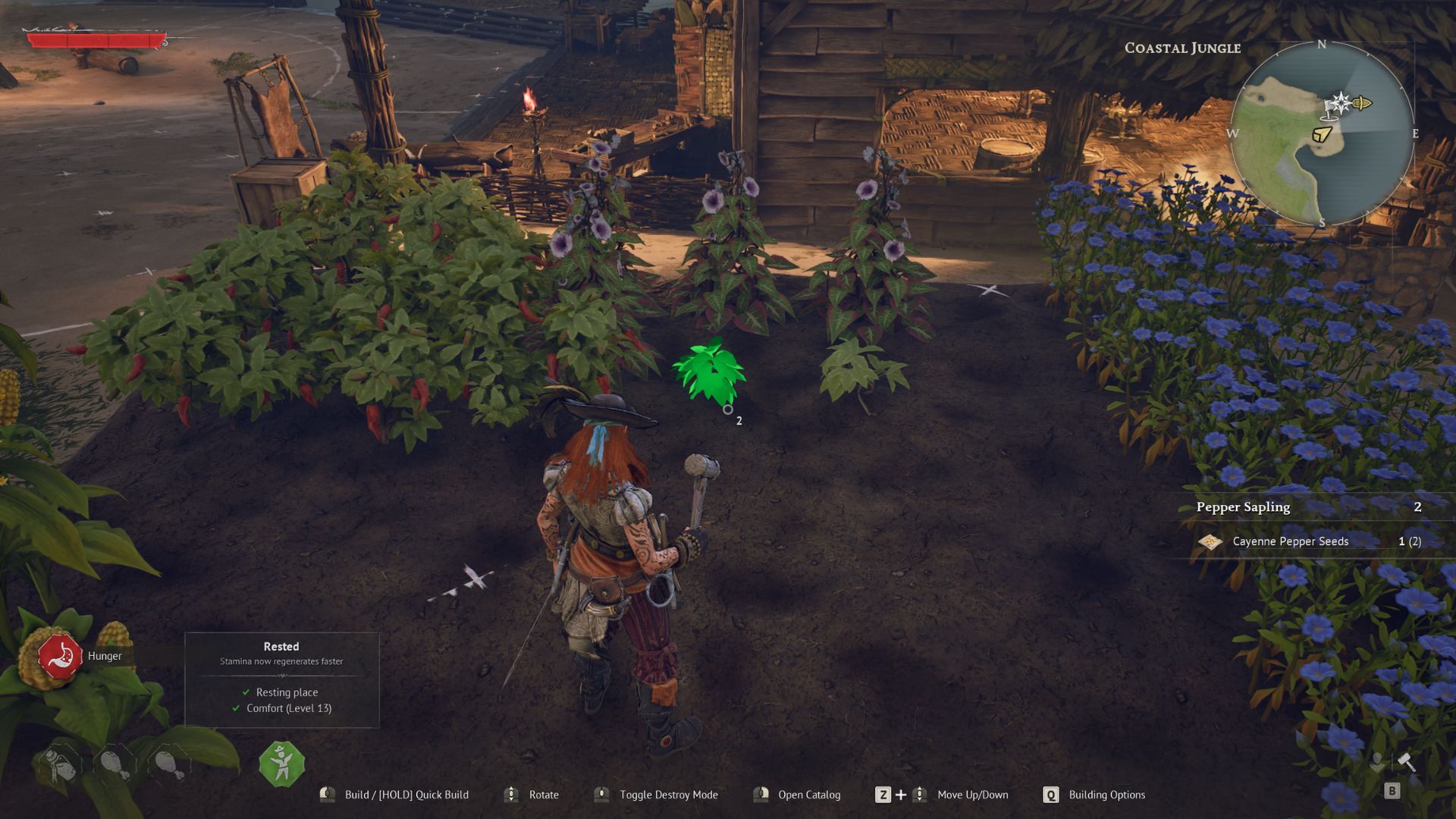Open the Coastal Jungle minimap
The height and width of the screenshot is (819, 1456).
pos(1322,133)
